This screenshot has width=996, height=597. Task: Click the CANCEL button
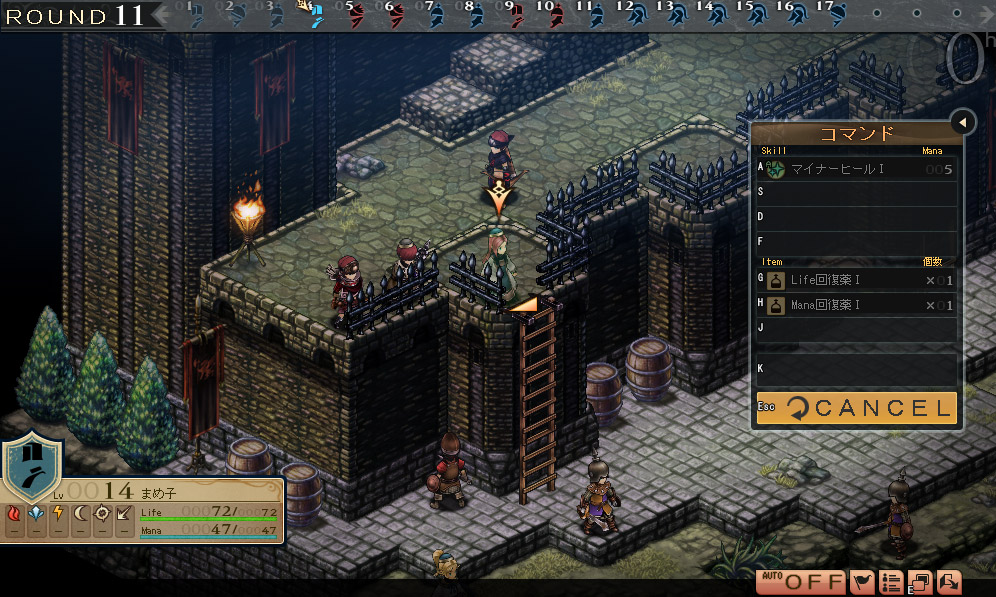point(856,408)
